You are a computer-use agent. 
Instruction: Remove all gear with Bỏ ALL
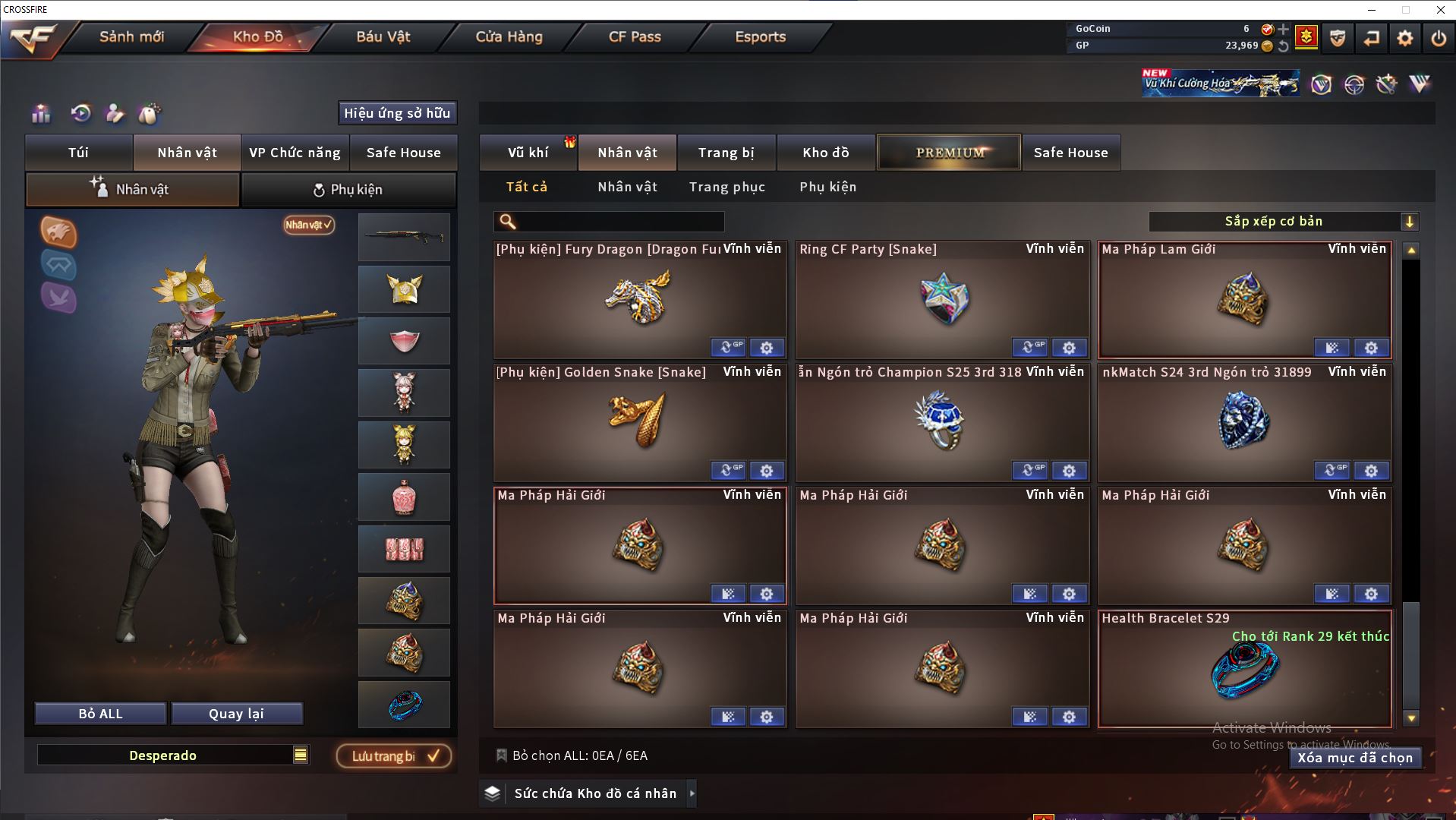tap(100, 714)
